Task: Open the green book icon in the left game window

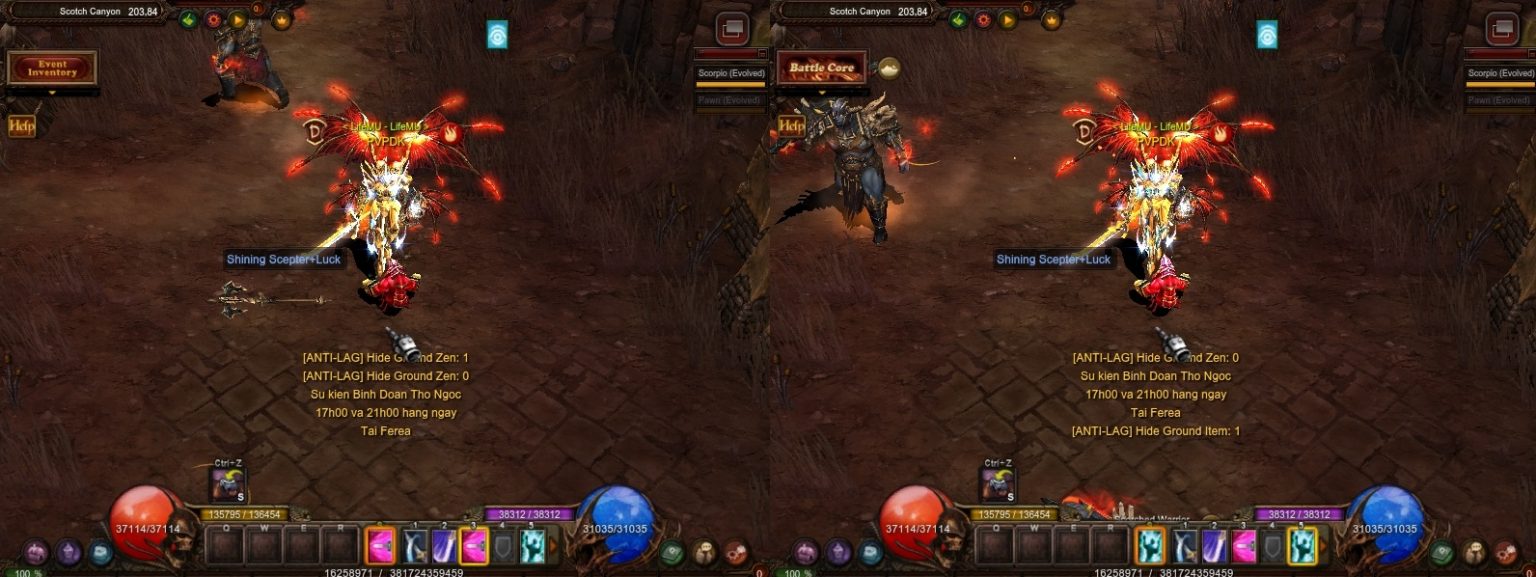Action: click(x=672, y=552)
